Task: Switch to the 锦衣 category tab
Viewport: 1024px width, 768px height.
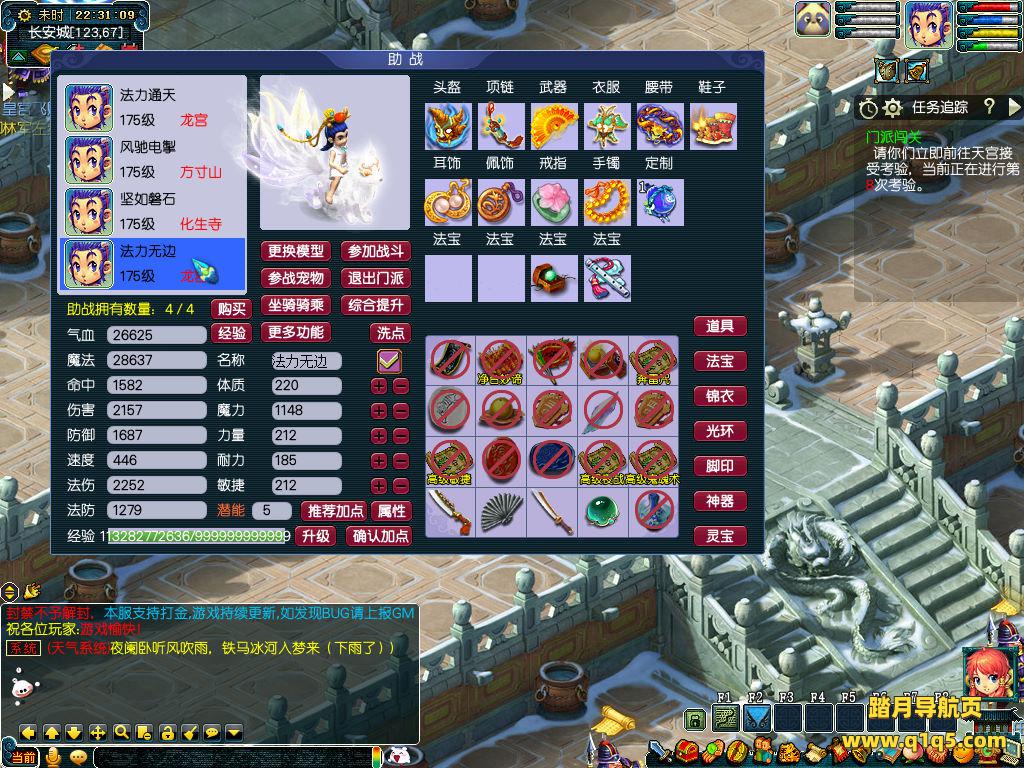Action: (720, 396)
